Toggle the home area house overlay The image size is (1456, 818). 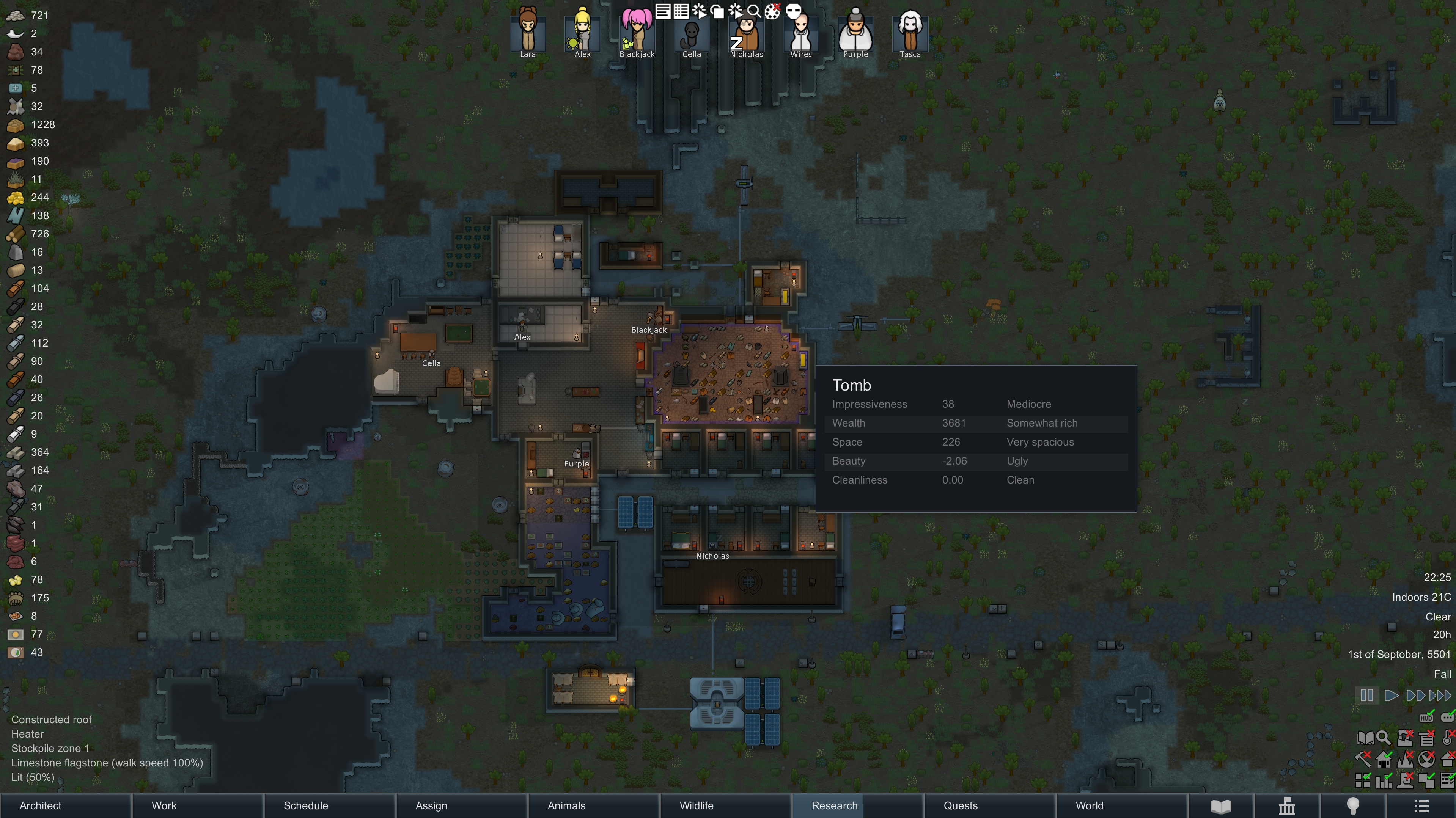(x=1384, y=759)
